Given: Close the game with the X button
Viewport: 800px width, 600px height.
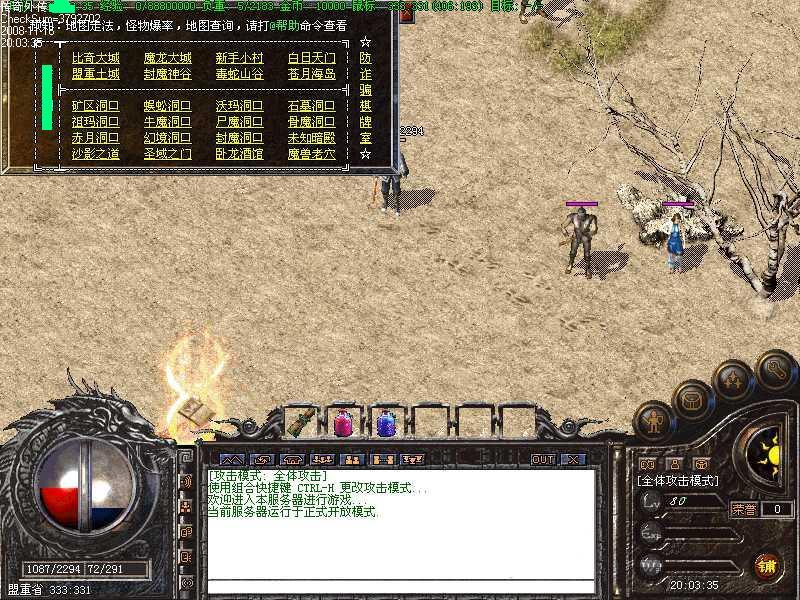Looking at the screenshot, I should pyautogui.click(x=572, y=459).
